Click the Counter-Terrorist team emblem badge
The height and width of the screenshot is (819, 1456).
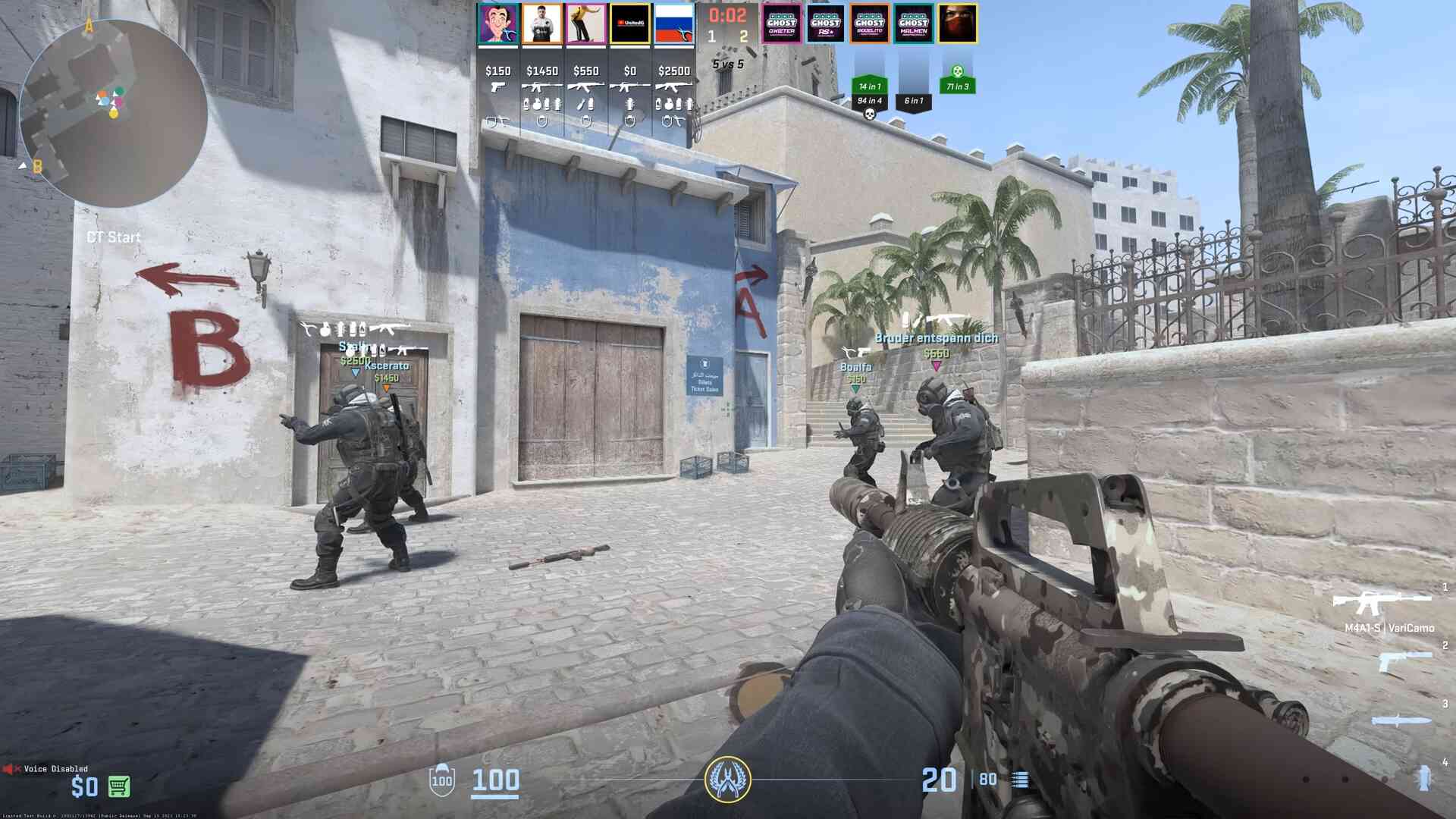click(728, 780)
